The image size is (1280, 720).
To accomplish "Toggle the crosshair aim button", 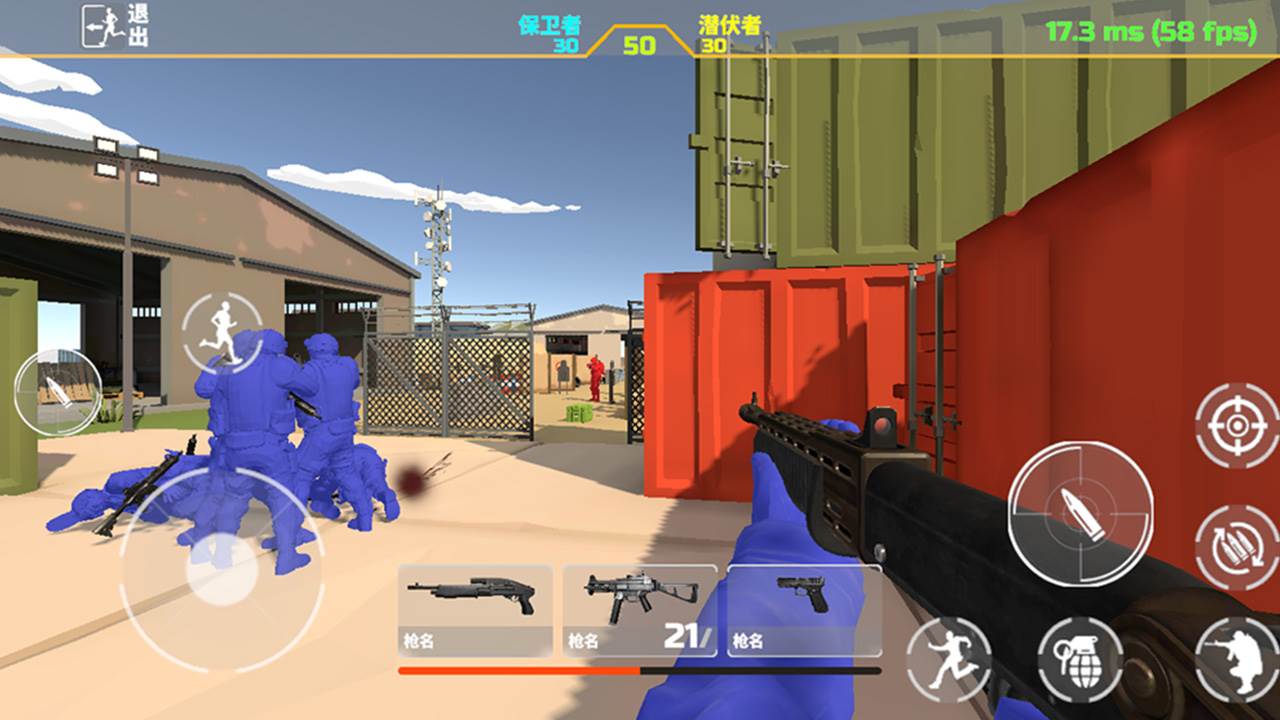I will tap(1238, 426).
